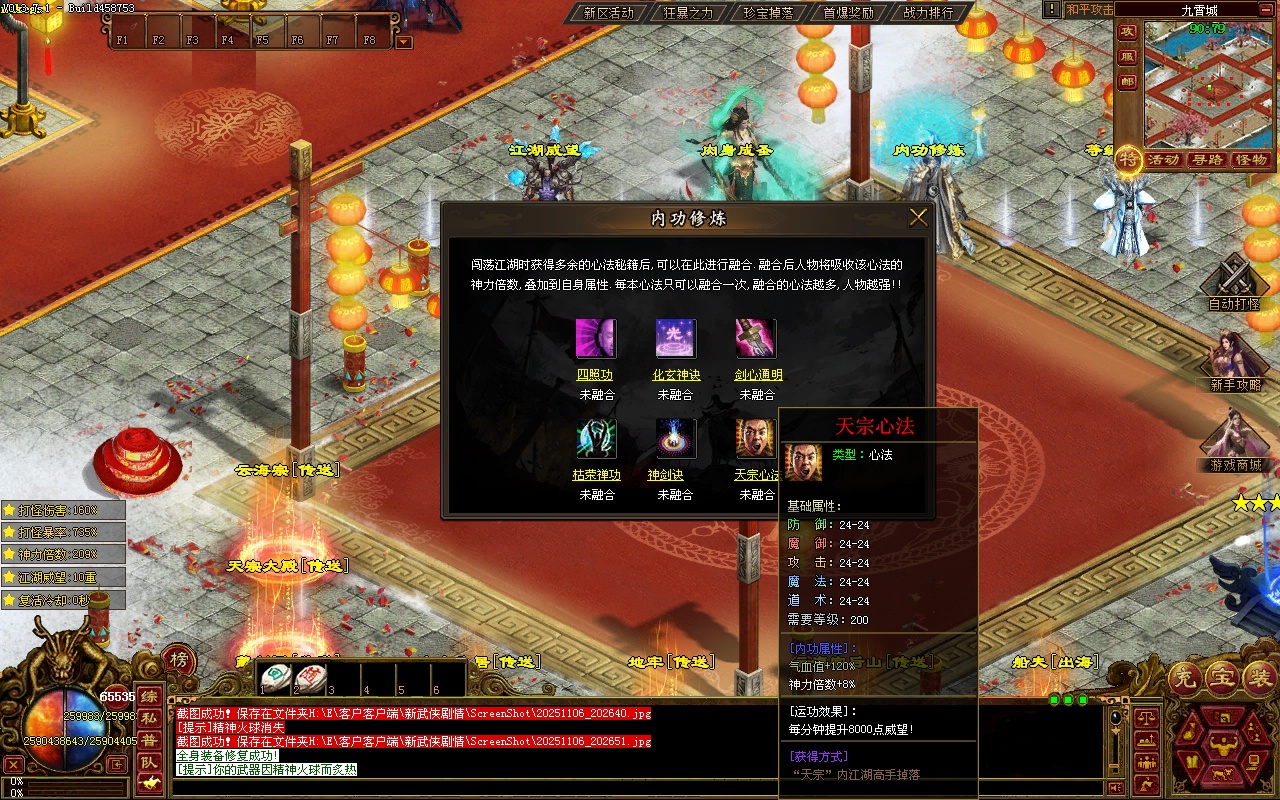Select the 枯荣禅功 heart method icon
1280x800 pixels.
click(596, 439)
